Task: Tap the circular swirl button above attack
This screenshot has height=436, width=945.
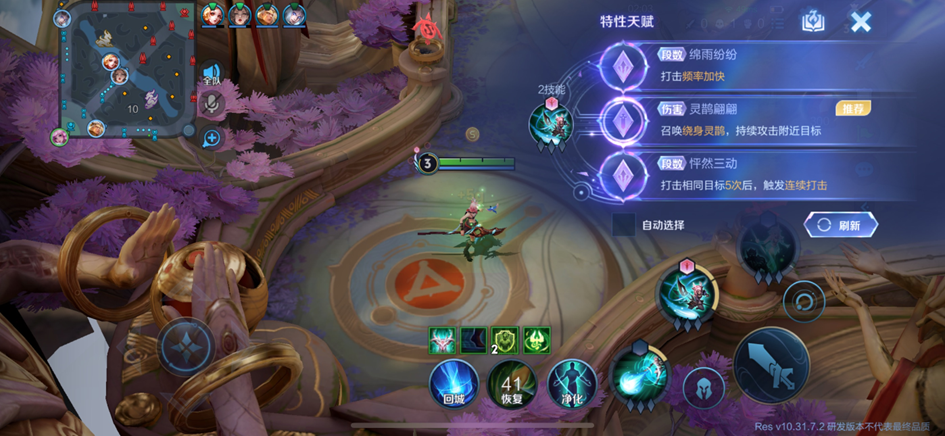Action: (803, 300)
